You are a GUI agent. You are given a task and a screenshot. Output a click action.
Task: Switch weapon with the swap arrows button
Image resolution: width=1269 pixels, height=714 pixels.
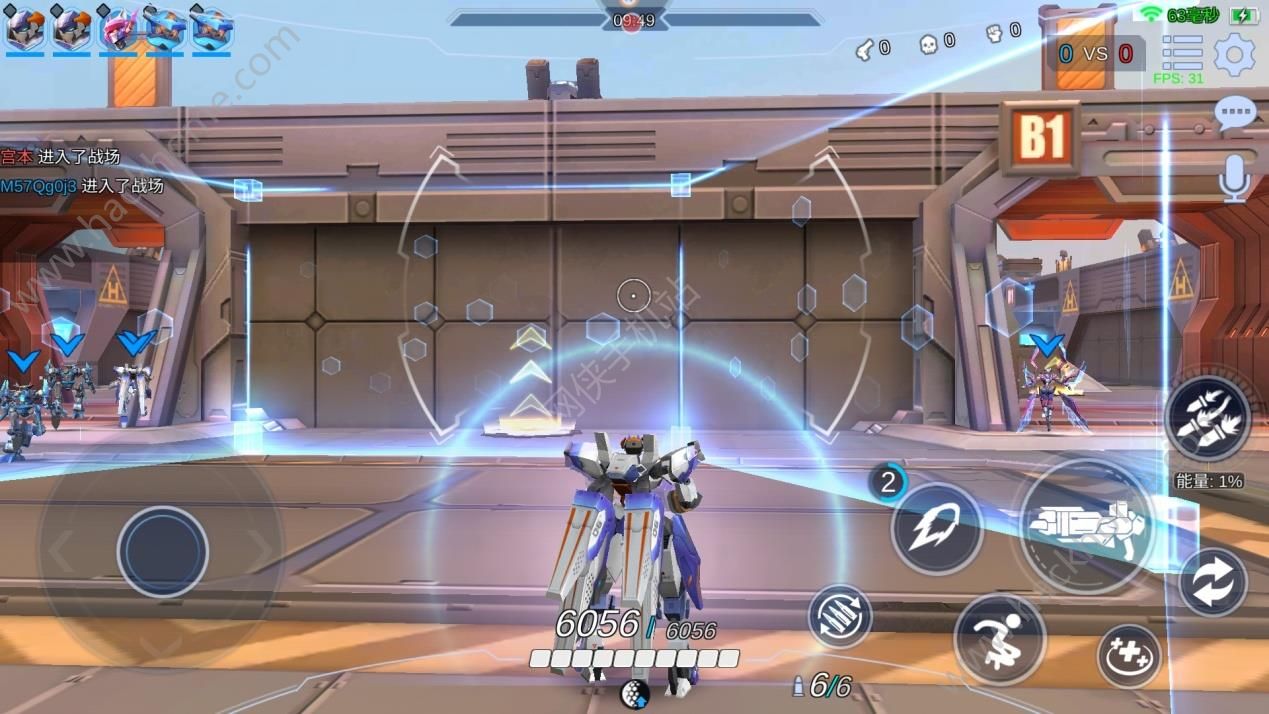click(x=1212, y=582)
